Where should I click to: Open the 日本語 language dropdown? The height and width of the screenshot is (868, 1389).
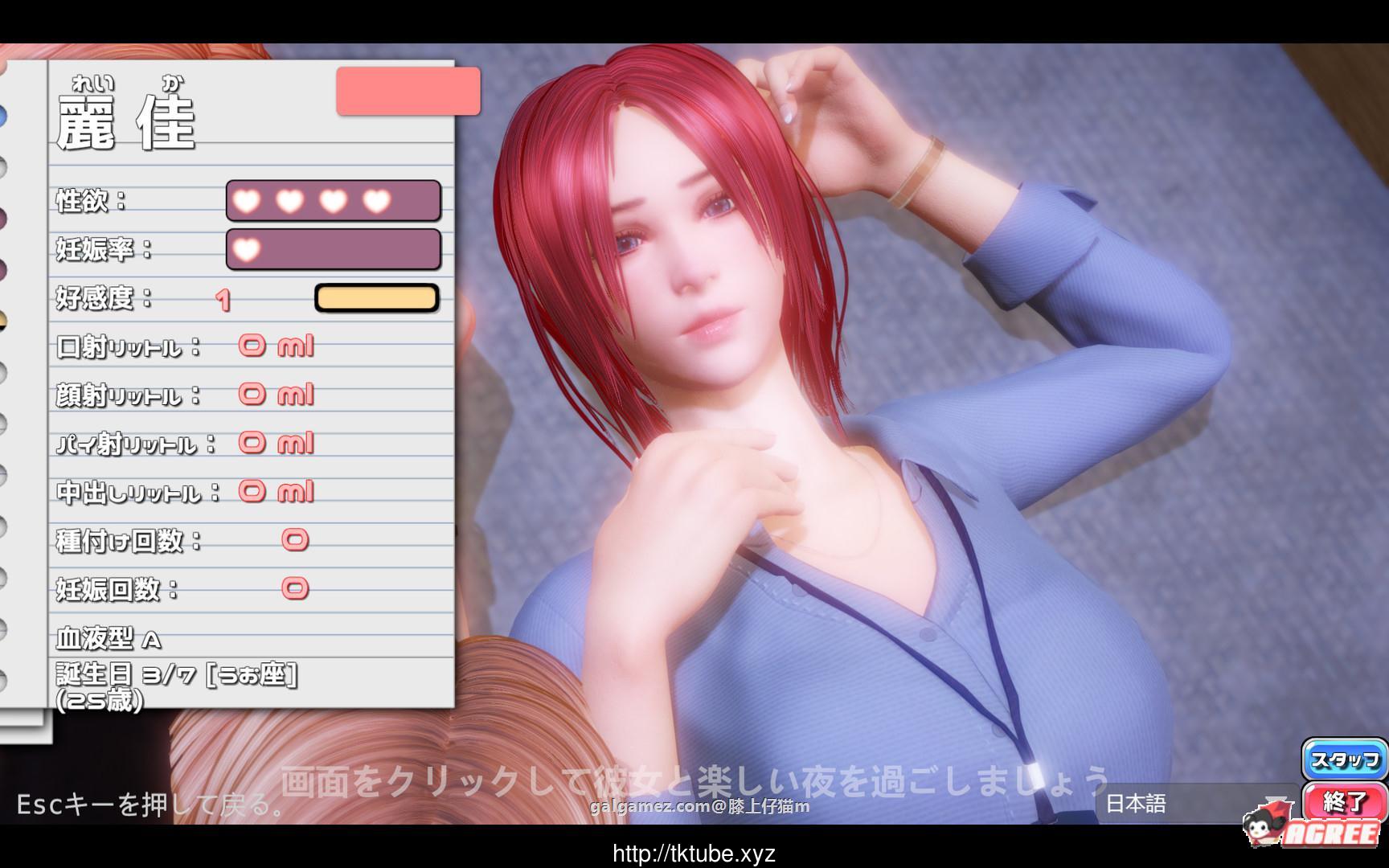tap(1198, 801)
